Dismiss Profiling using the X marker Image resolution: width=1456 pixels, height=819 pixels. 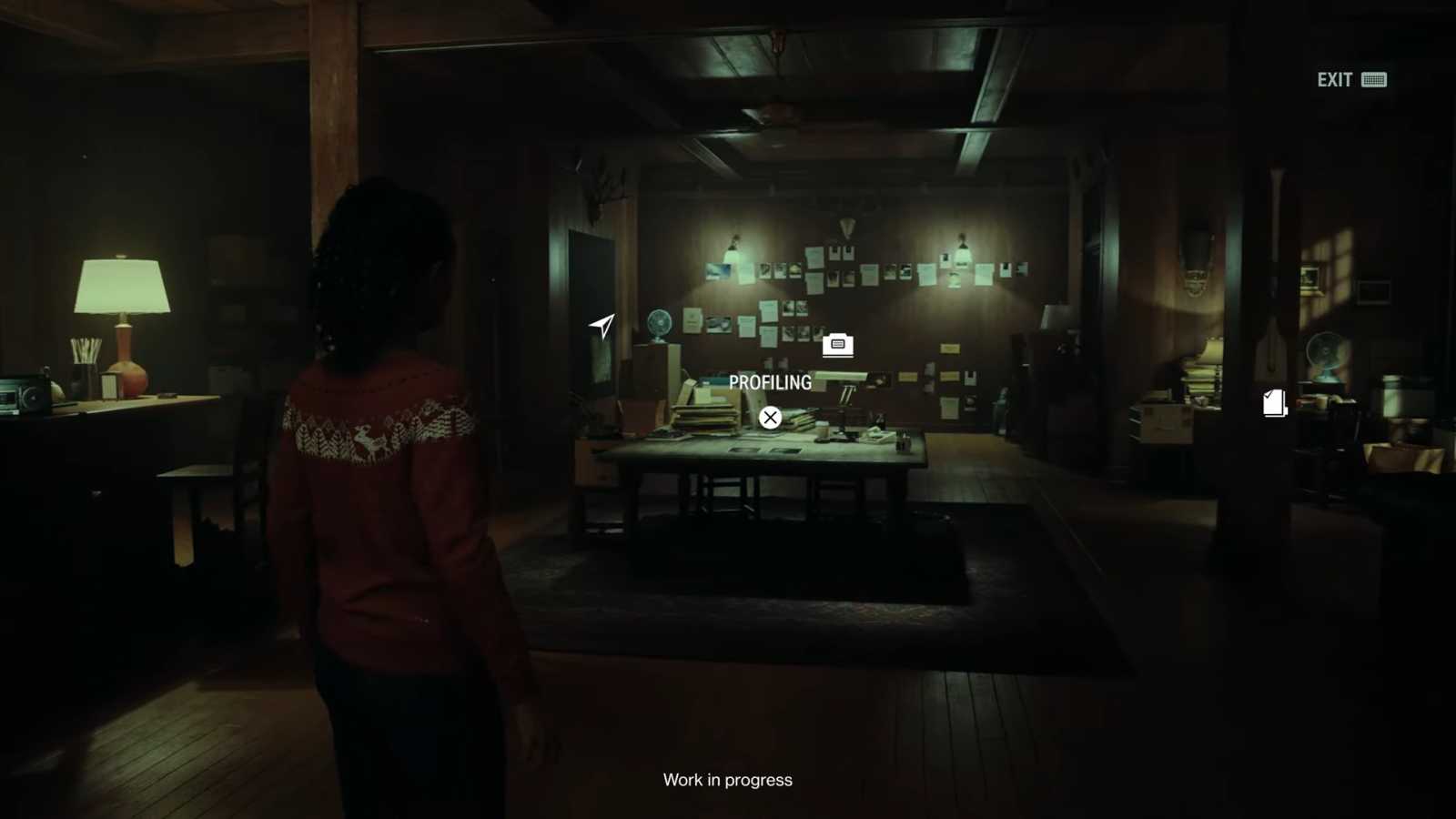(x=771, y=418)
